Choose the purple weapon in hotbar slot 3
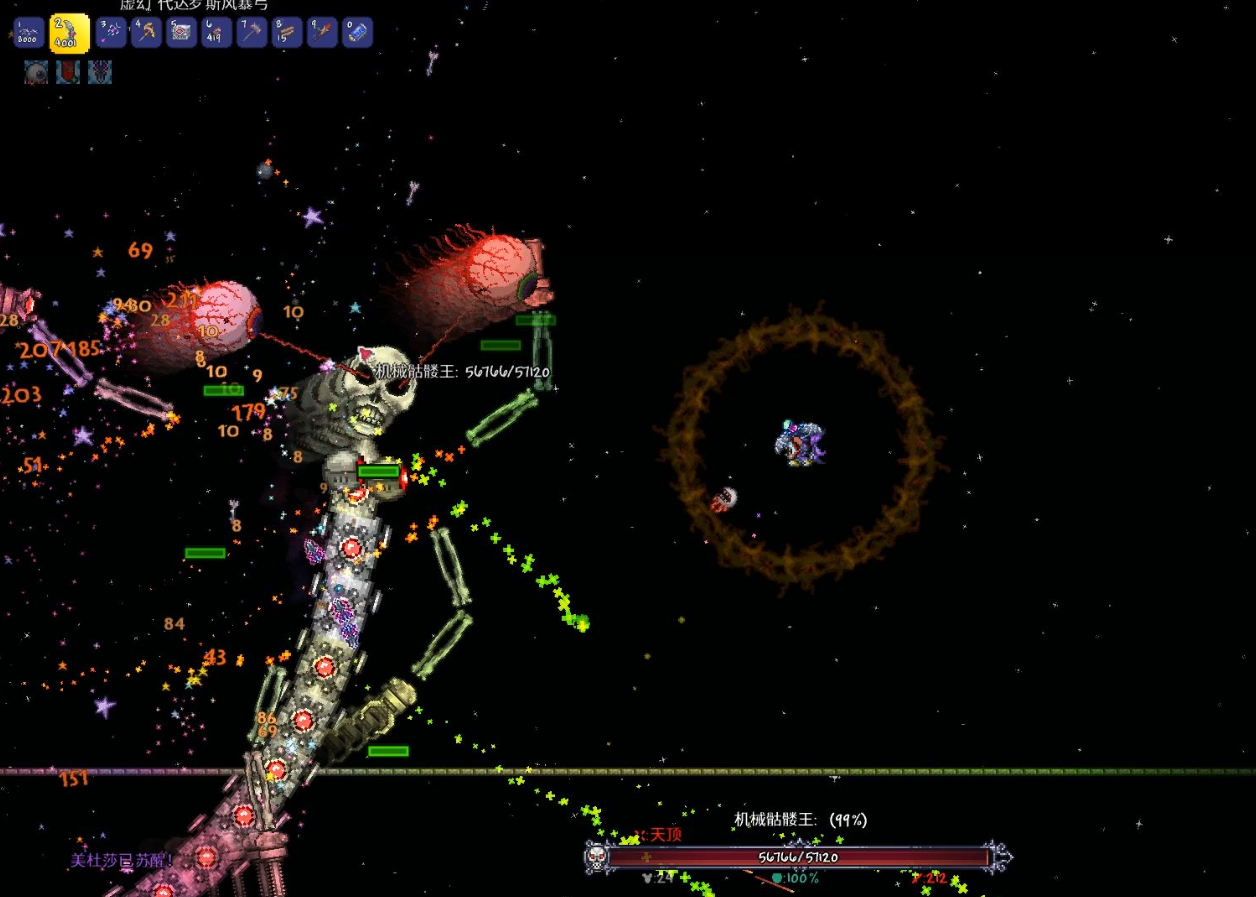Image resolution: width=1256 pixels, height=897 pixels. (112, 33)
